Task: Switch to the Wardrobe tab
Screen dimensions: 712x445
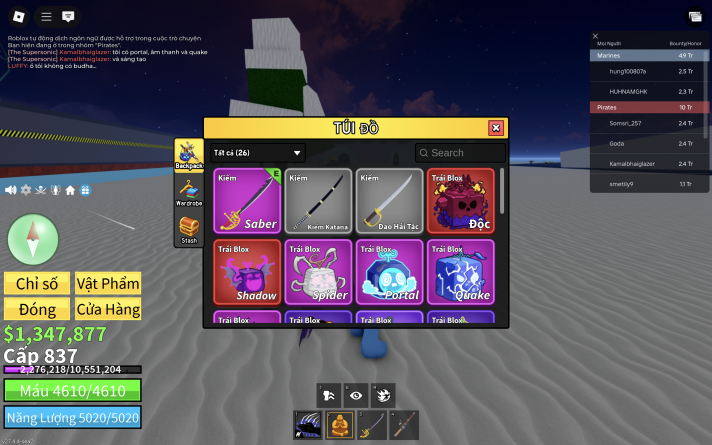Action: point(188,191)
